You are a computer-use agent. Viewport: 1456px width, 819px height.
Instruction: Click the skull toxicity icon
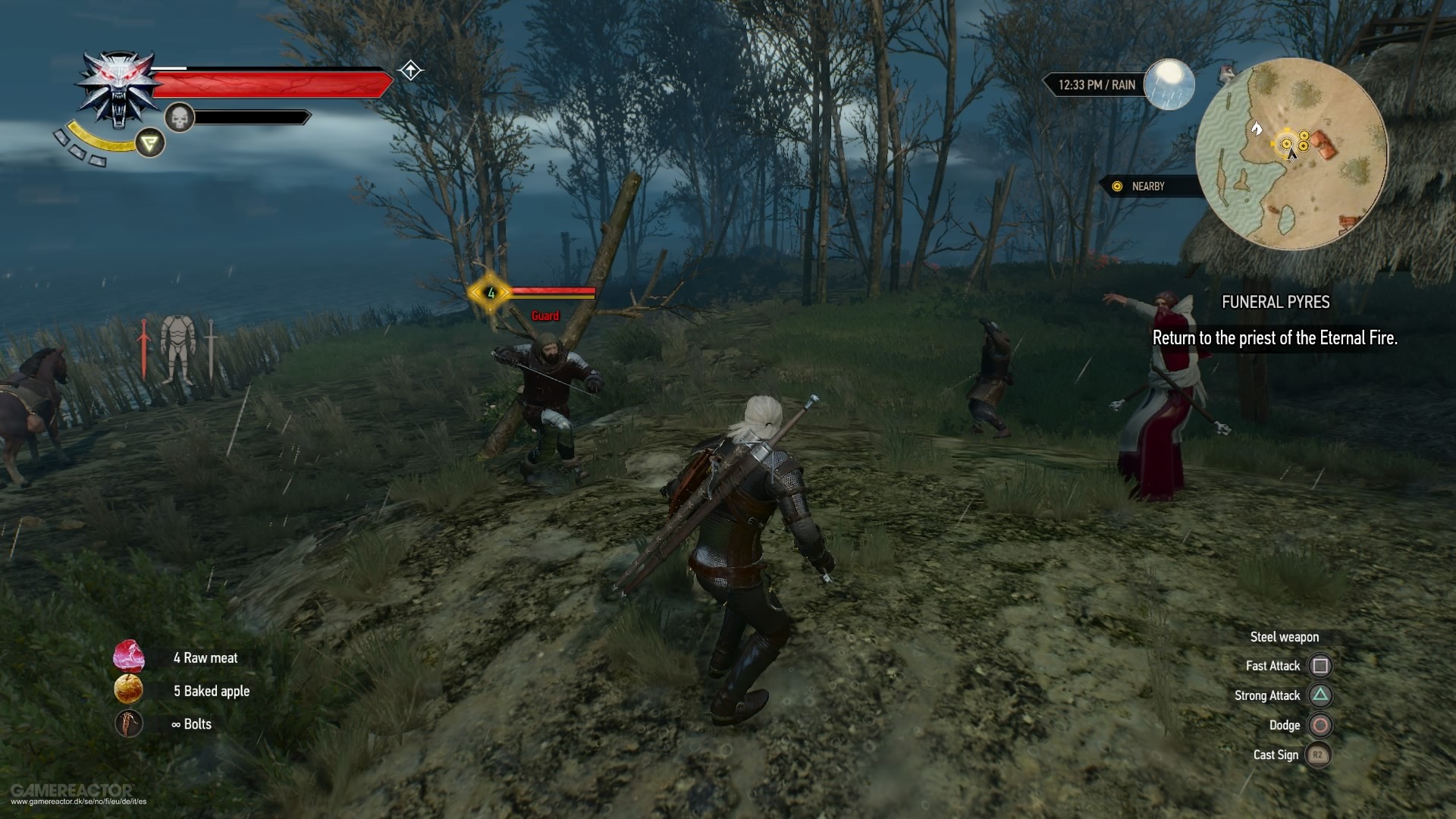point(178,118)
